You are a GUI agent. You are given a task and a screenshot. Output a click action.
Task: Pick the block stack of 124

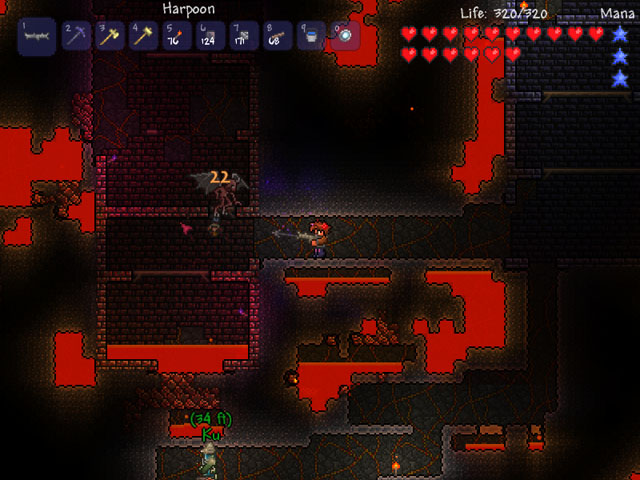point(209,36)
